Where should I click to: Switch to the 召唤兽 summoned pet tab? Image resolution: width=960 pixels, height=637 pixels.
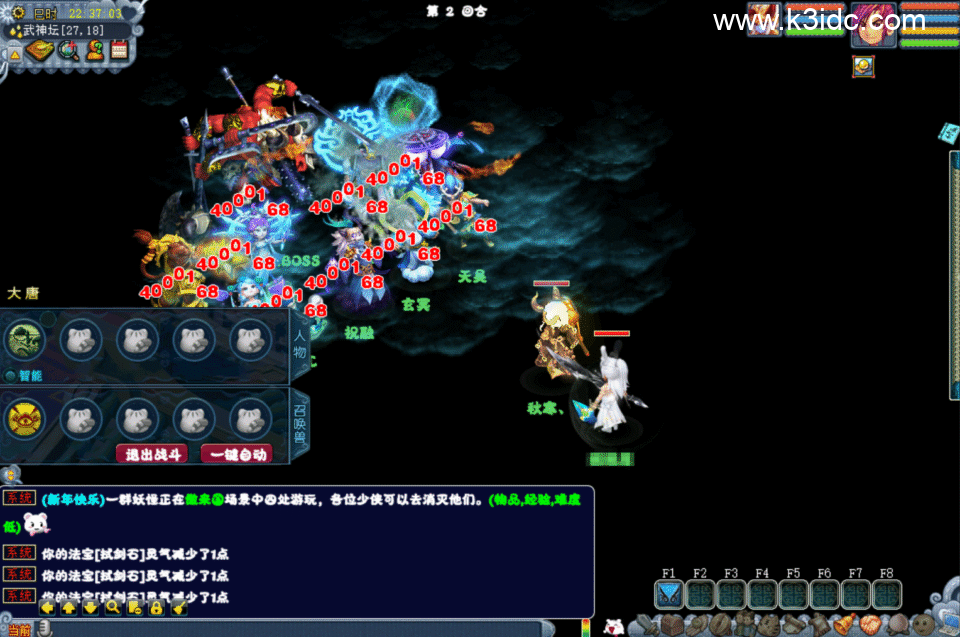point(299,424)
